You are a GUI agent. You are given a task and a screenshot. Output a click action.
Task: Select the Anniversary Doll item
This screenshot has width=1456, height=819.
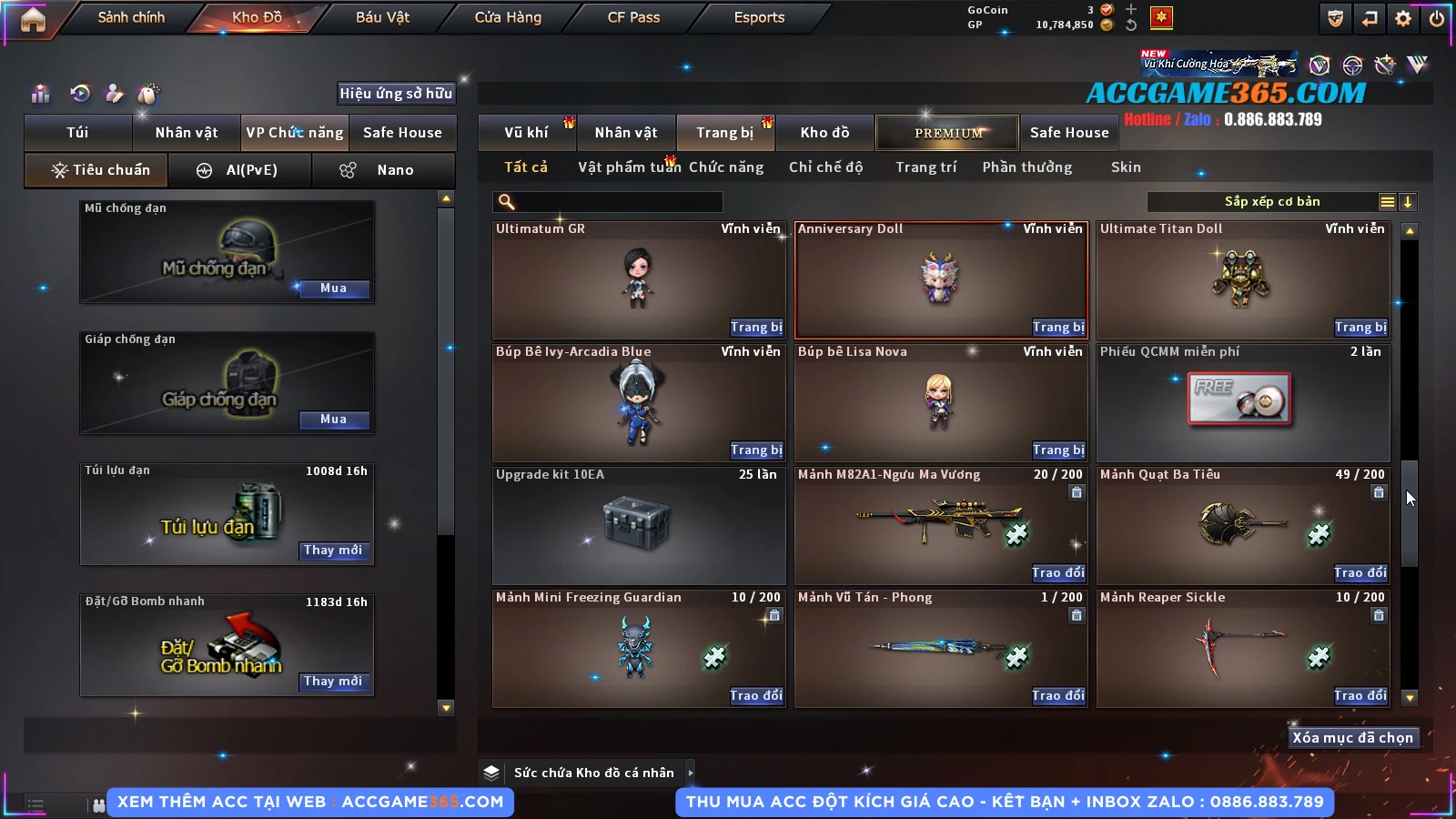tap(941, 280)
